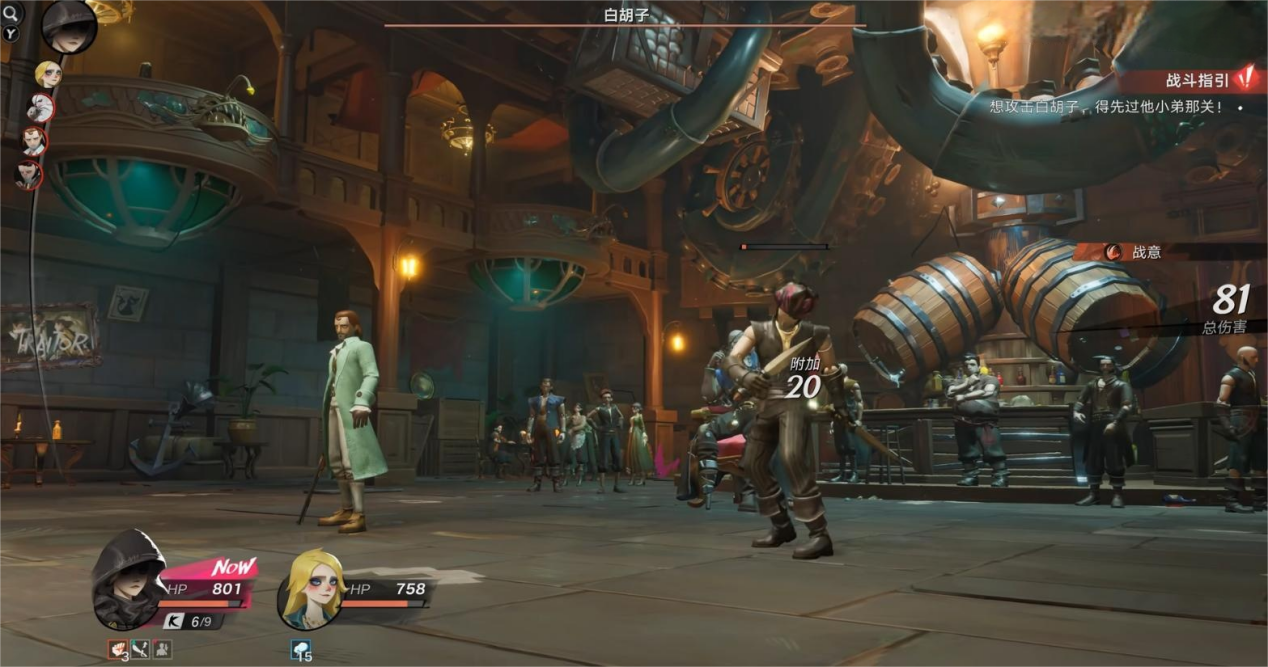
Task: Select the blonde woman in the turn order
Action: (x=47, y=75)
